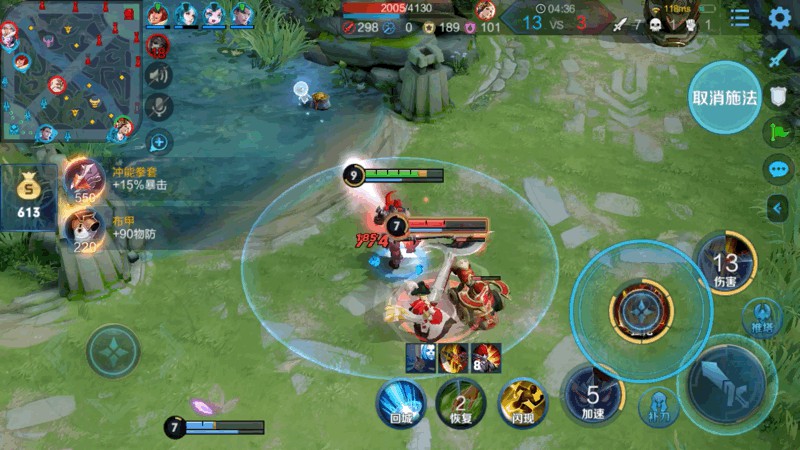The image size is (800, 450).
Task: Select the white-haired enemy hero target portrait
Action: [x=421, y=357]
